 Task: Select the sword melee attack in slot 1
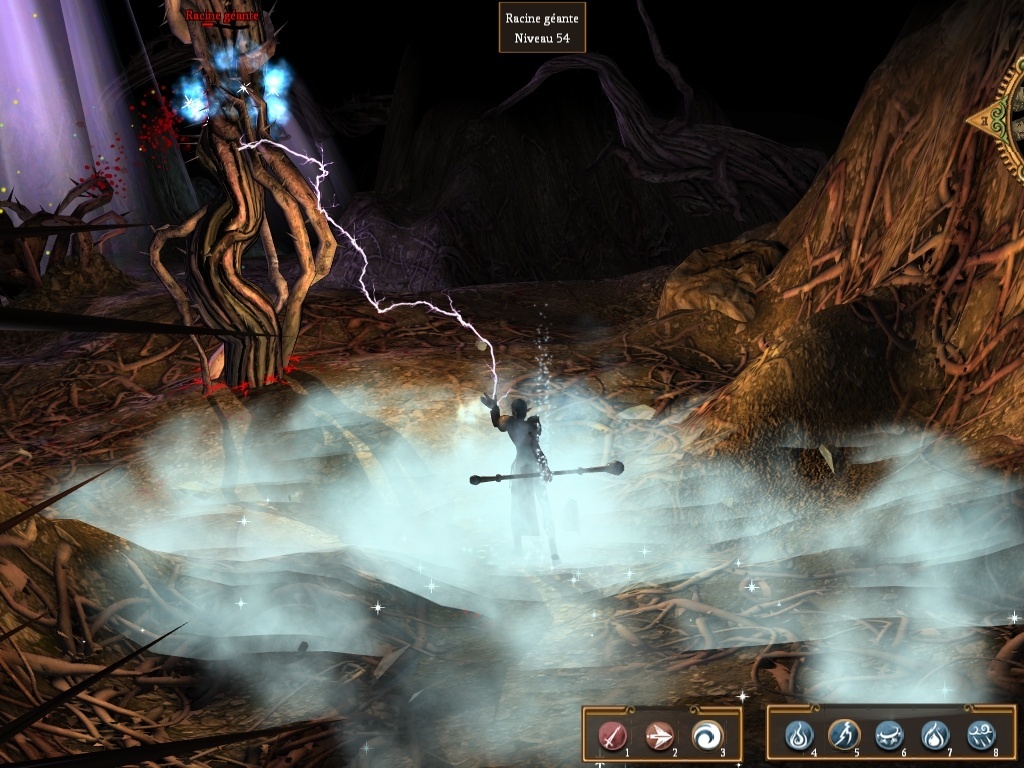612,736
